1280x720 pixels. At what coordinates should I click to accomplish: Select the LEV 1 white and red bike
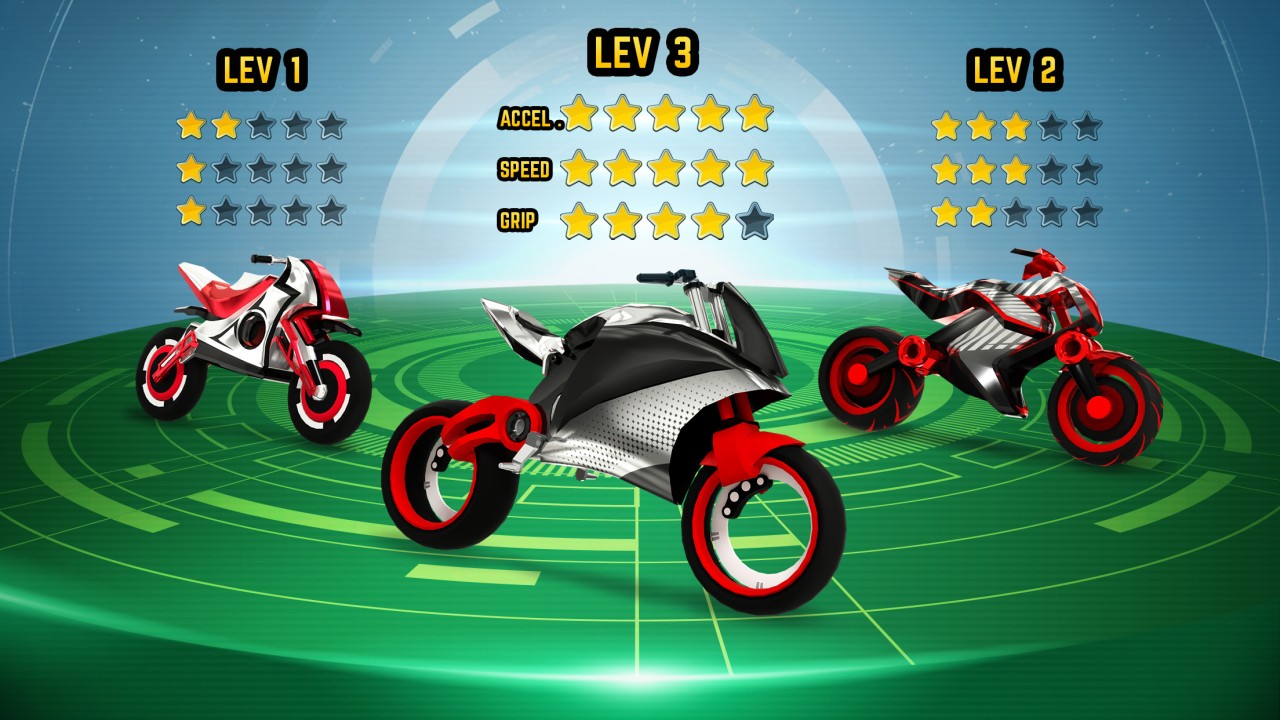click(x=254, y=345)
